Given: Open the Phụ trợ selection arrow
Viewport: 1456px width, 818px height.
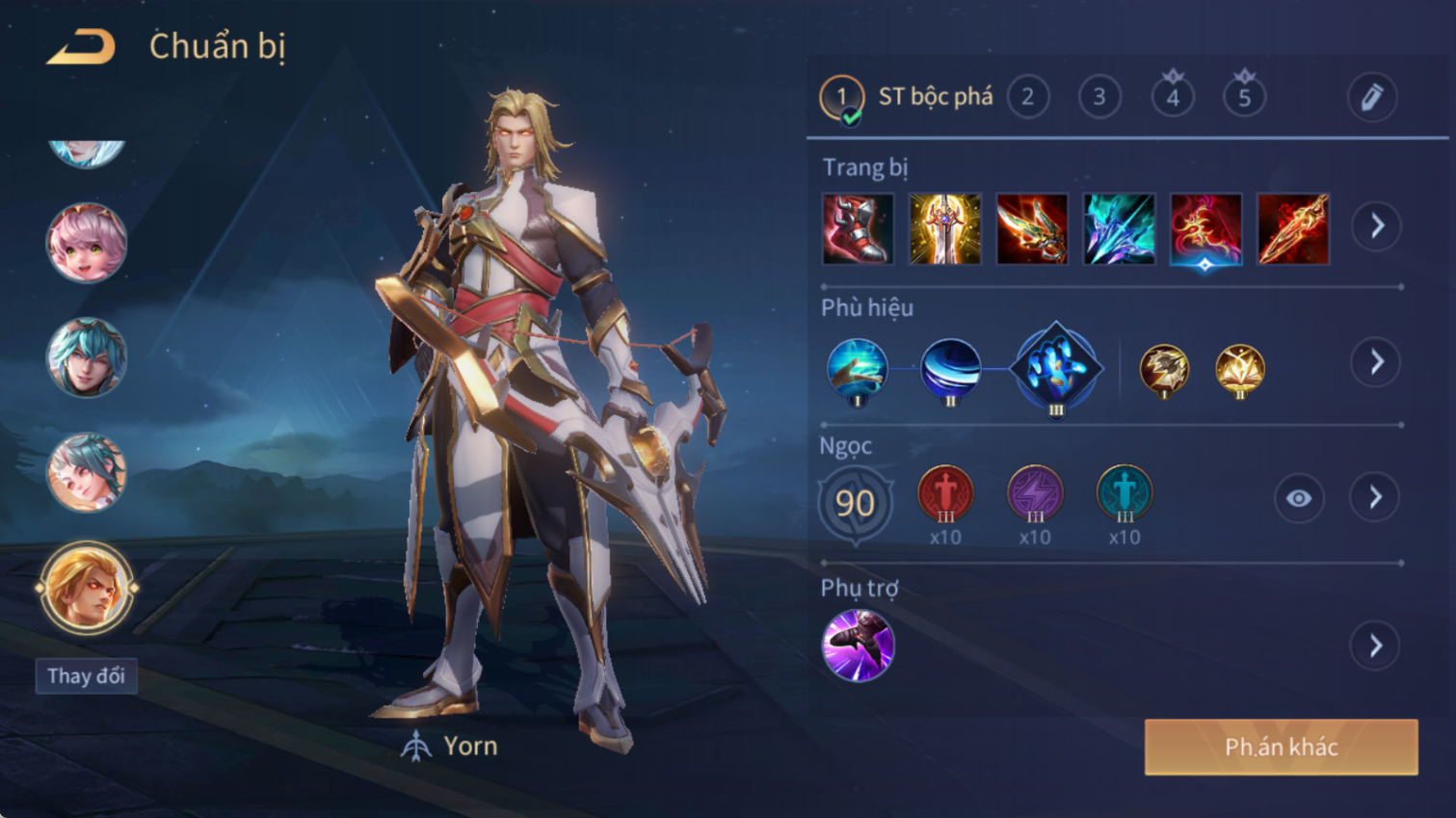Looking at the screenshot, I should pyautogui.click(x=1376, y=646).
